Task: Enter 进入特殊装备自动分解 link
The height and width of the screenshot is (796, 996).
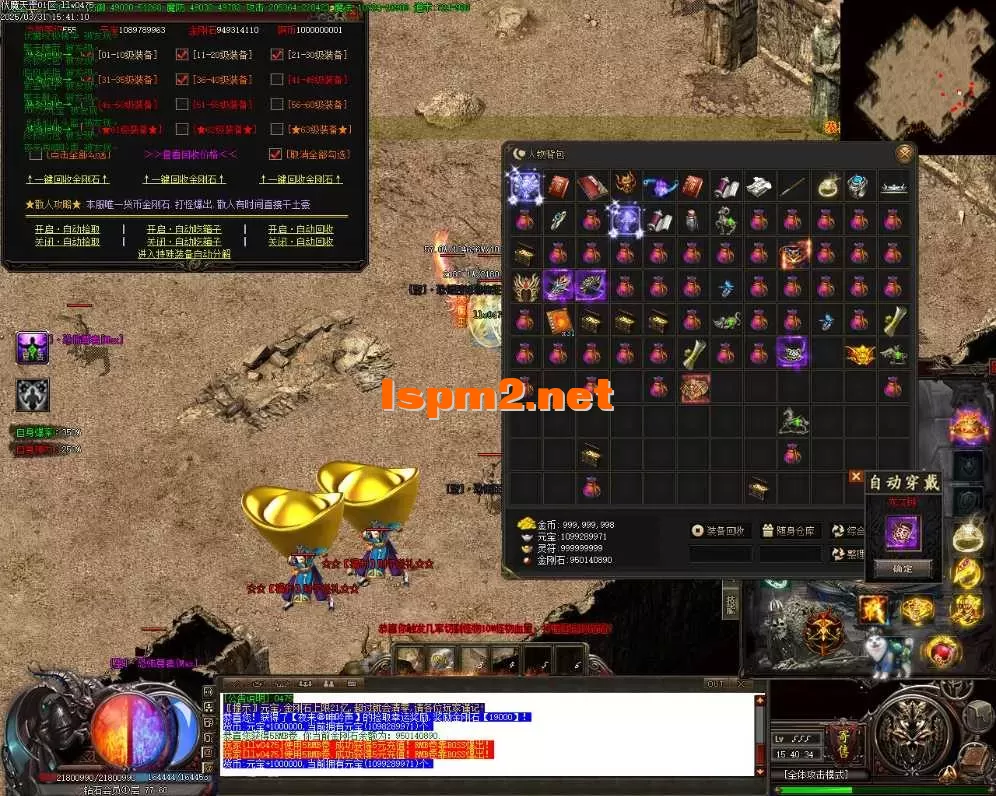Action: (184, 254)
